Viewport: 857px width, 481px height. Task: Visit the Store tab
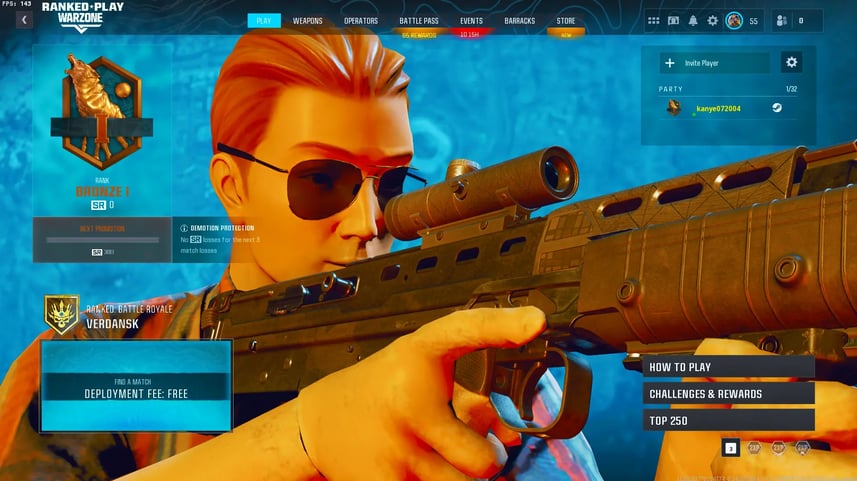(566, 20)
